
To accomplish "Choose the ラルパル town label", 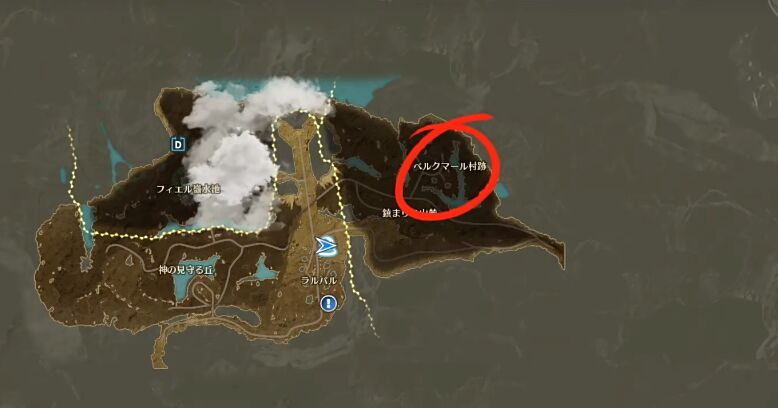I will pos(320,281).
